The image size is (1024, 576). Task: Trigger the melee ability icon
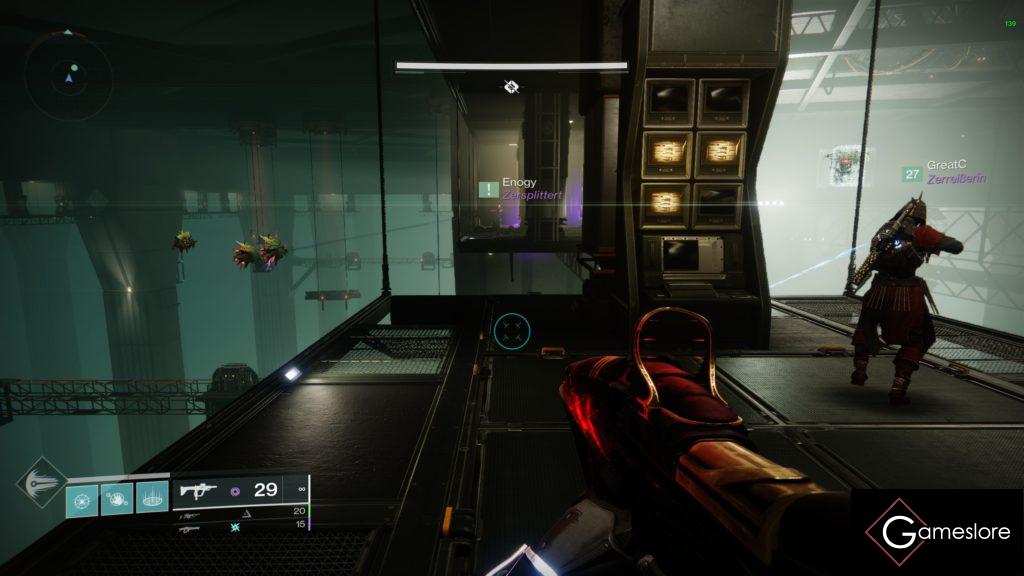coord(116,497)
